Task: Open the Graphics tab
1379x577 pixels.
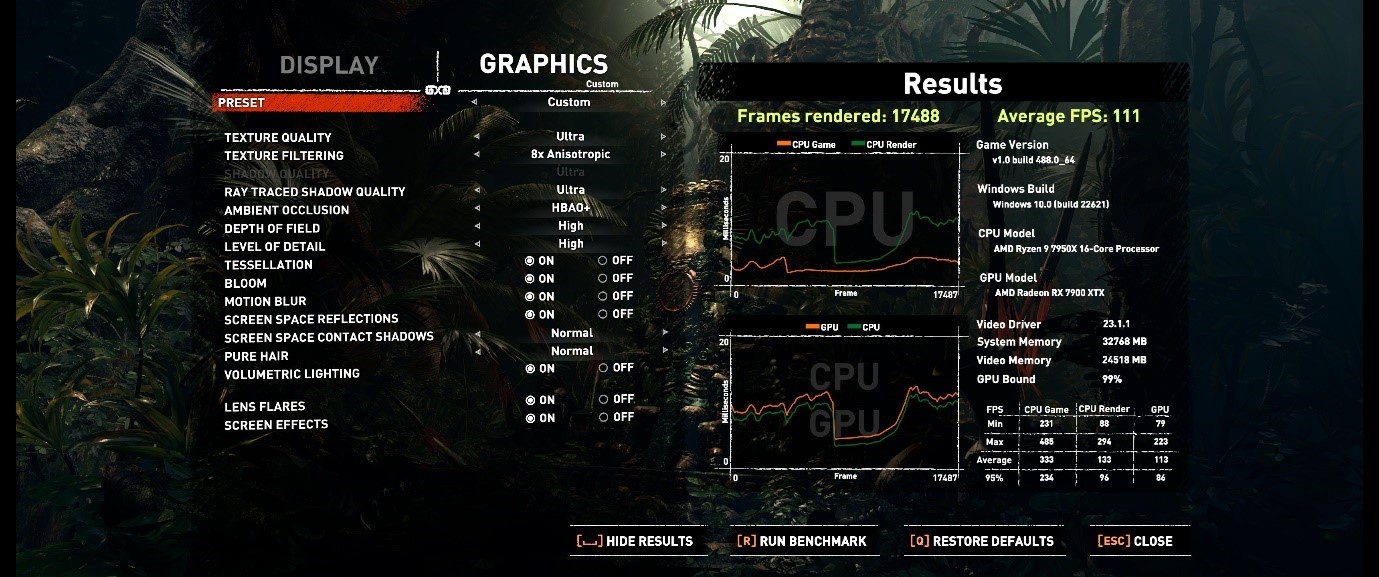Action: click(x=543, y=64)
